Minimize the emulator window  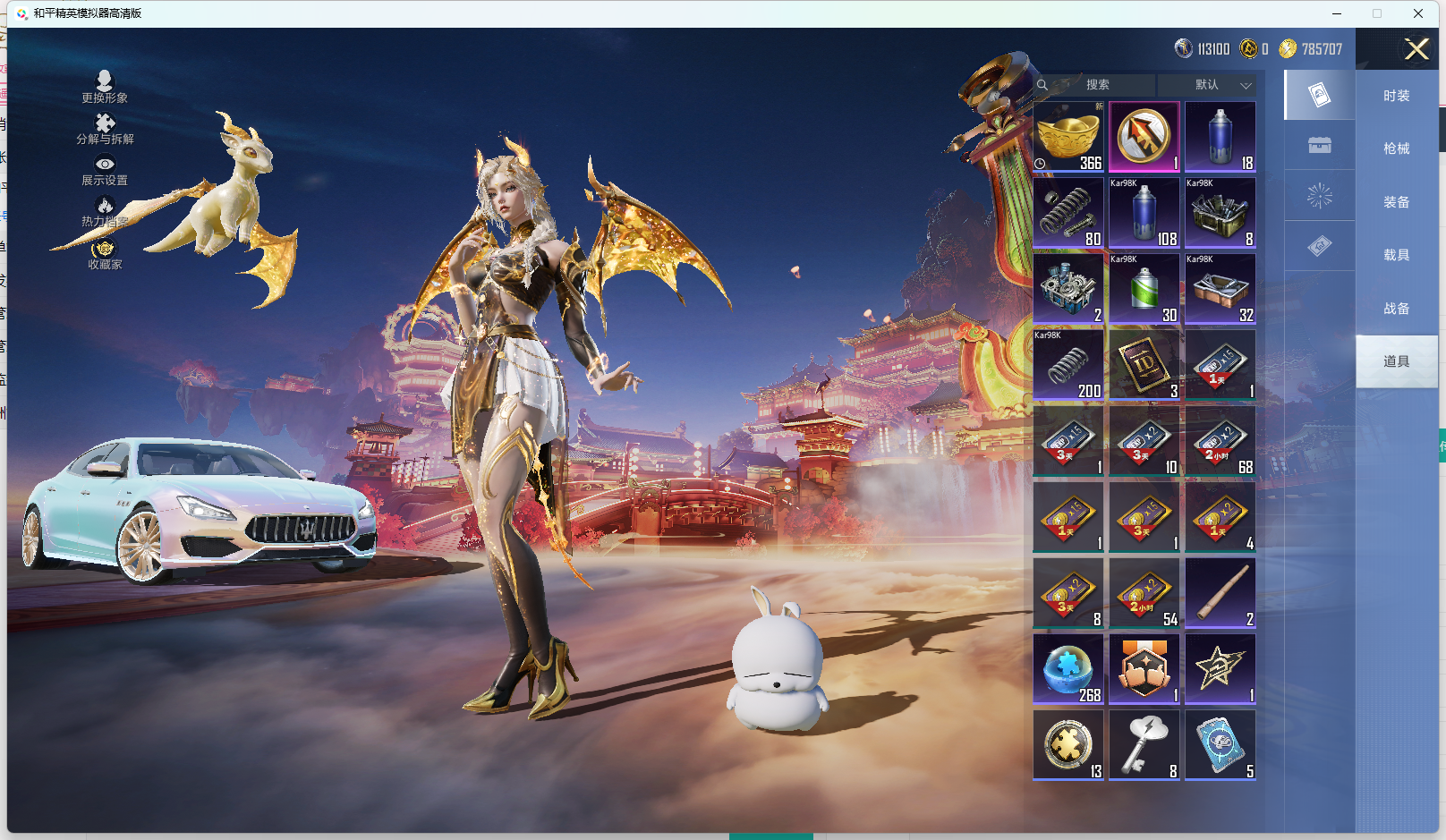[1337, 13]
